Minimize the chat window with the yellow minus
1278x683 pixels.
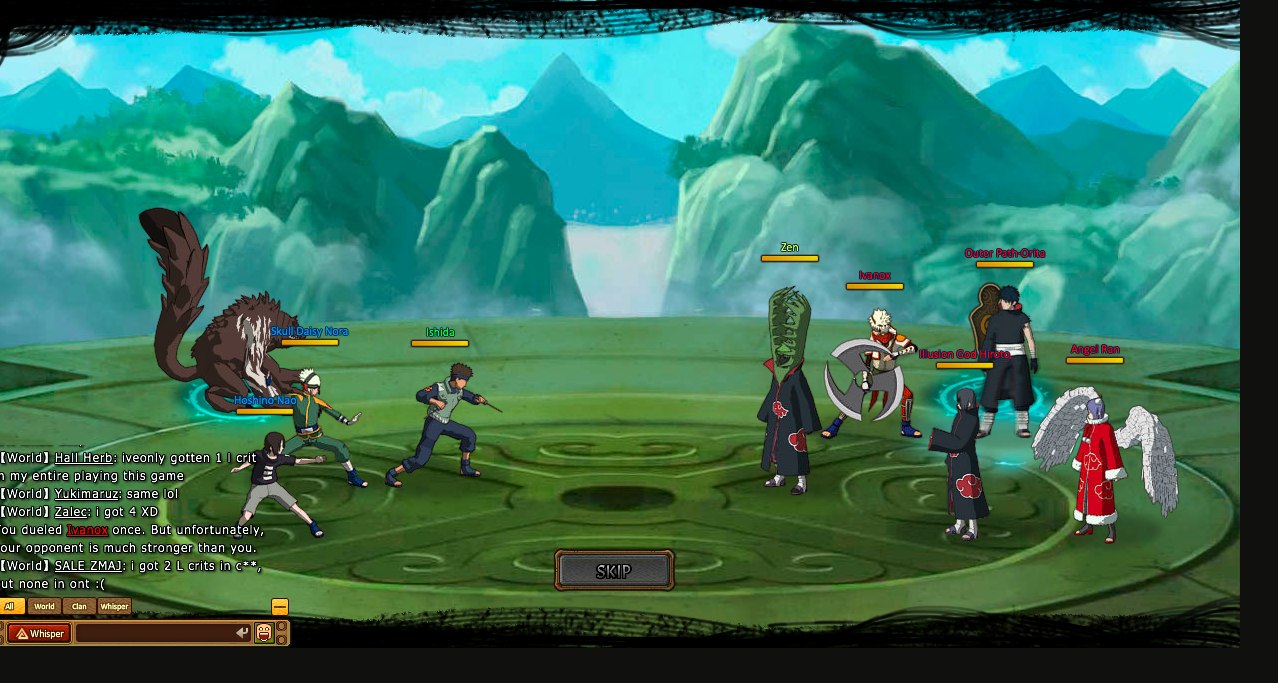click(280, 607)
